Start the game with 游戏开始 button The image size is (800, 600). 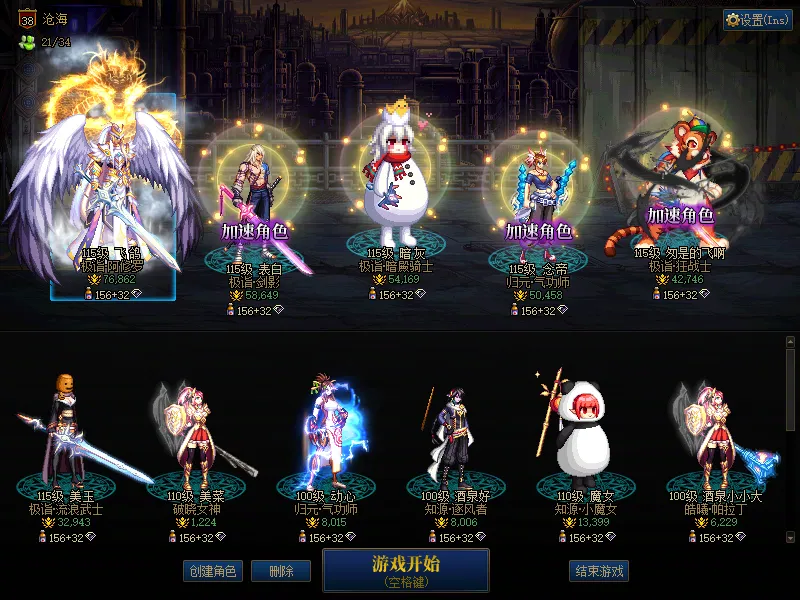click(405, 570)
